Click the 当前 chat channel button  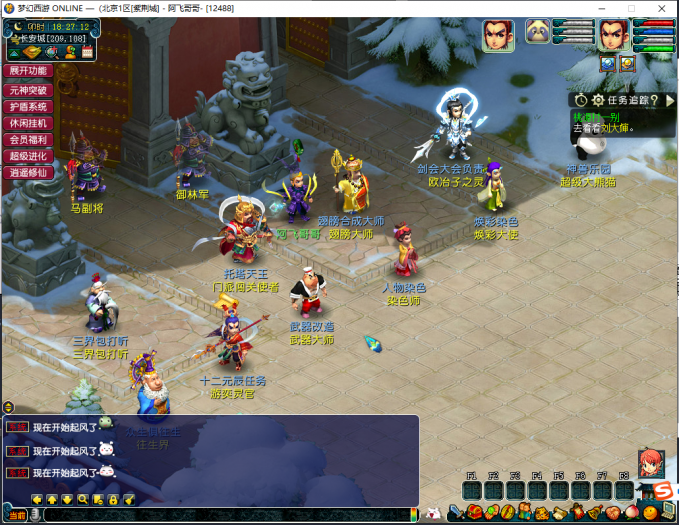(x=16, y=514)
